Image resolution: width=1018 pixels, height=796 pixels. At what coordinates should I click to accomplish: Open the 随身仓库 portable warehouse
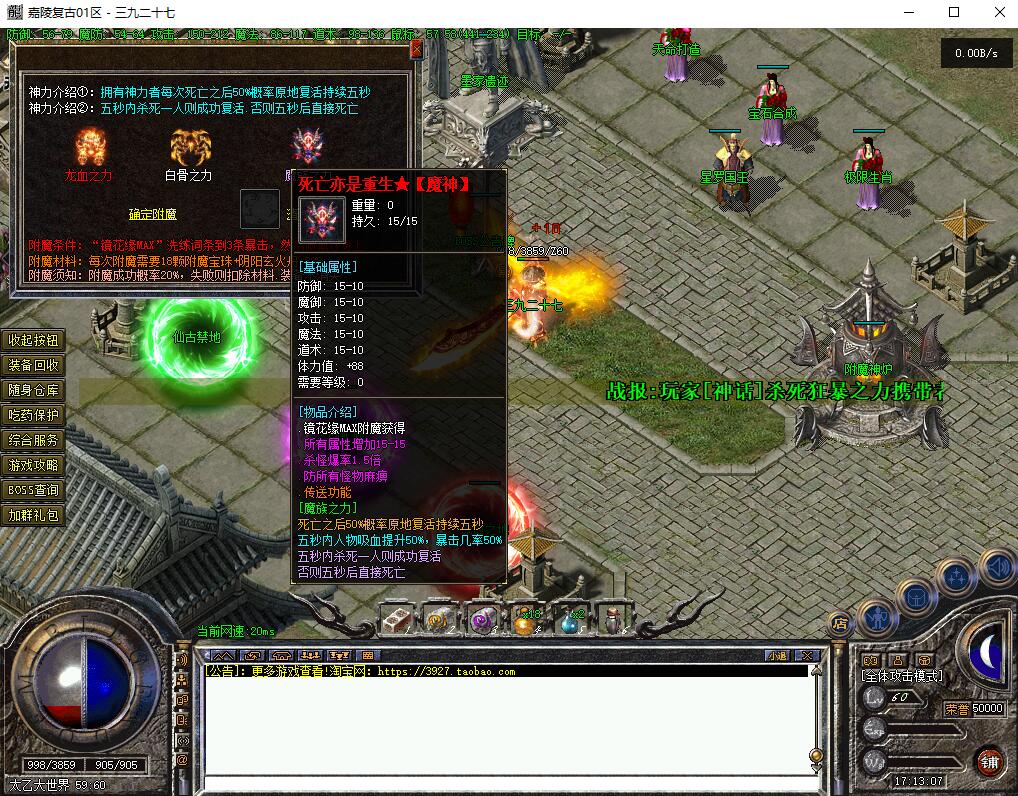34,391
